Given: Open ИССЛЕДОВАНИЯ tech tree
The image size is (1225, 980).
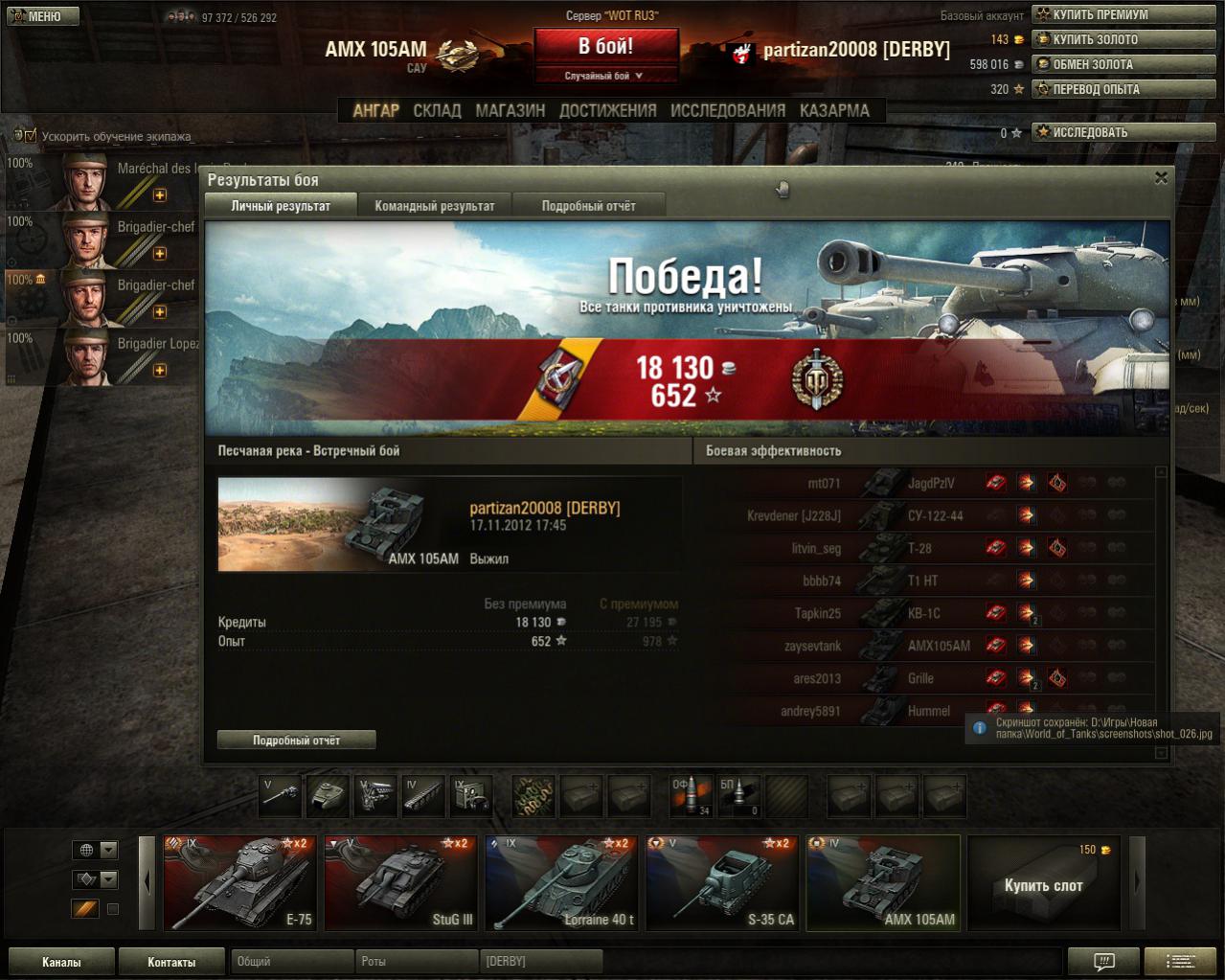Looking at the screenshot, I should coord(728,110).
